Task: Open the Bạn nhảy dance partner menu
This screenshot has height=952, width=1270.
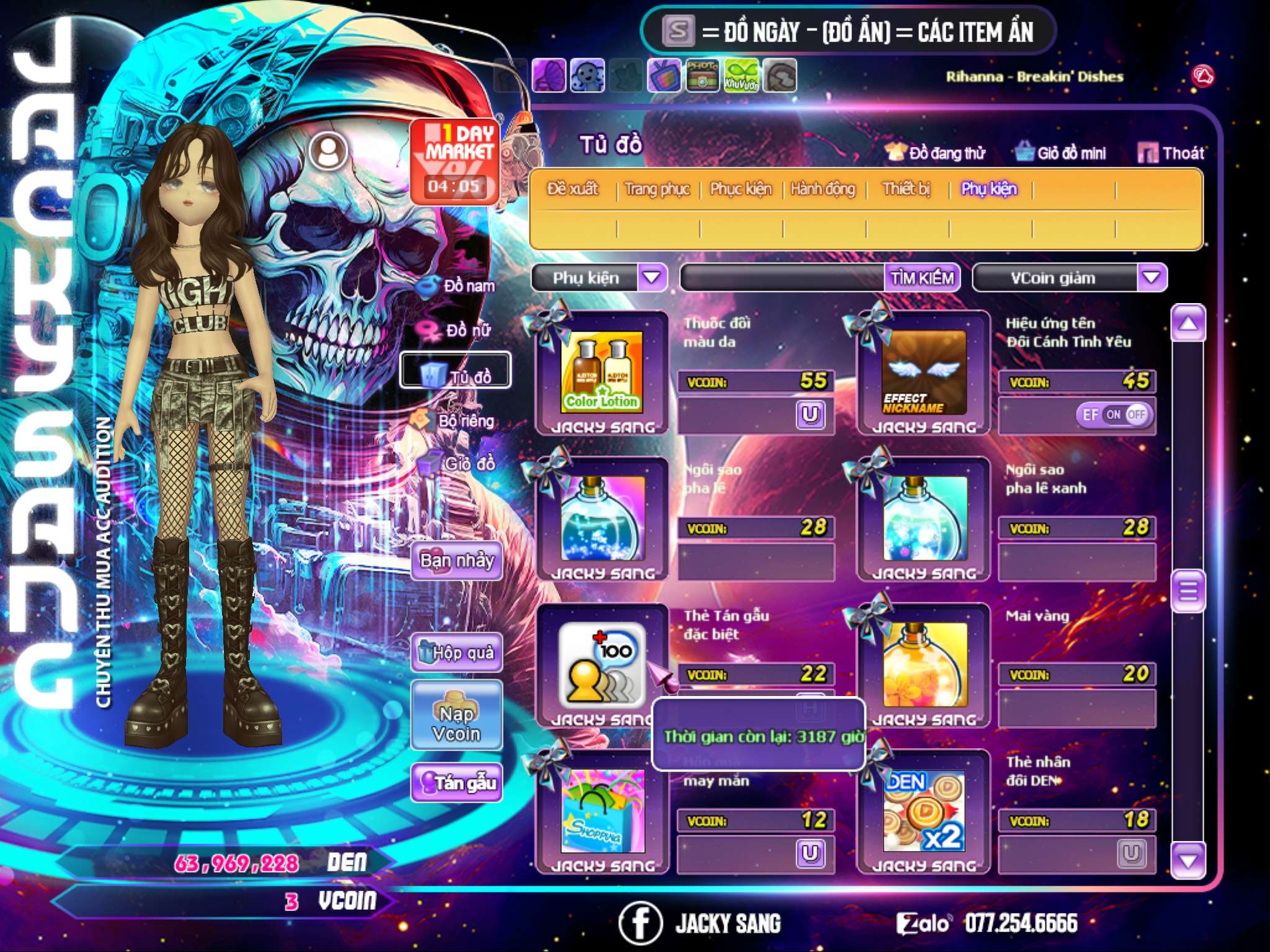Action: [x=457, y=561]
